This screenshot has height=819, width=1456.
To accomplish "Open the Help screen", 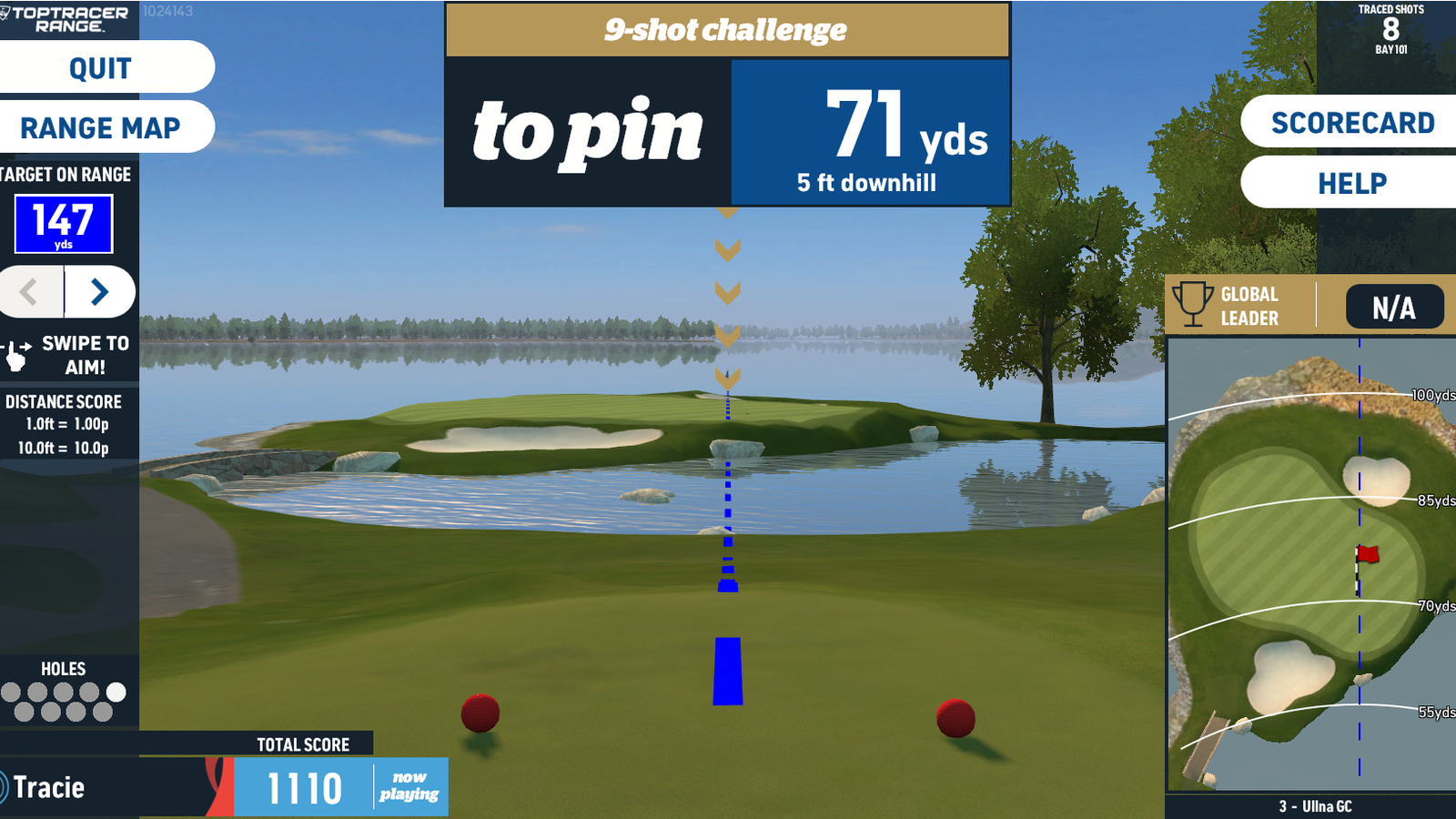I will [1355, 182].
